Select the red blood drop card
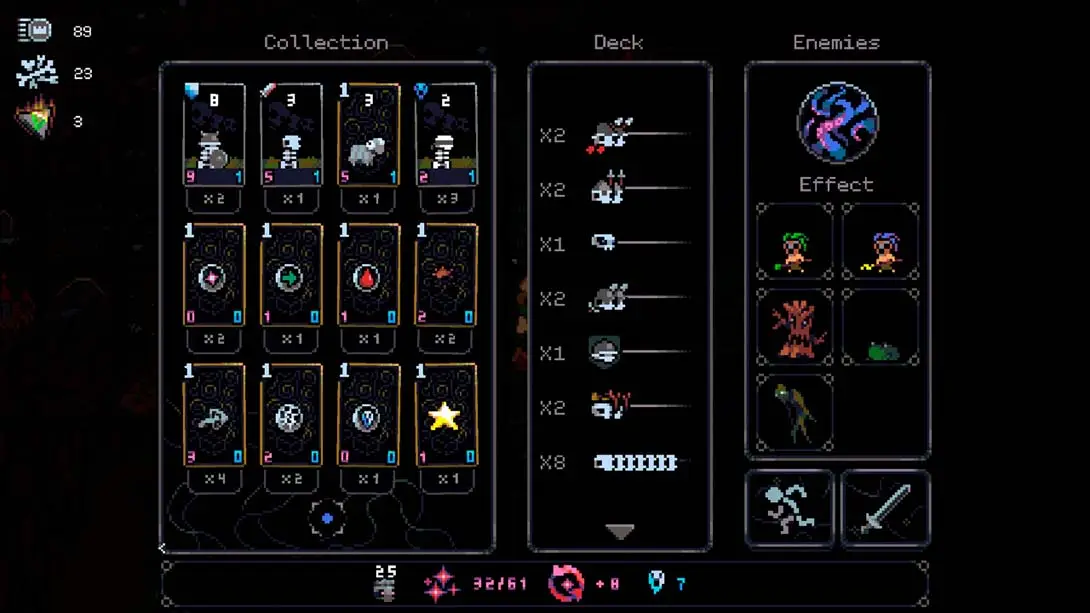 368,276
